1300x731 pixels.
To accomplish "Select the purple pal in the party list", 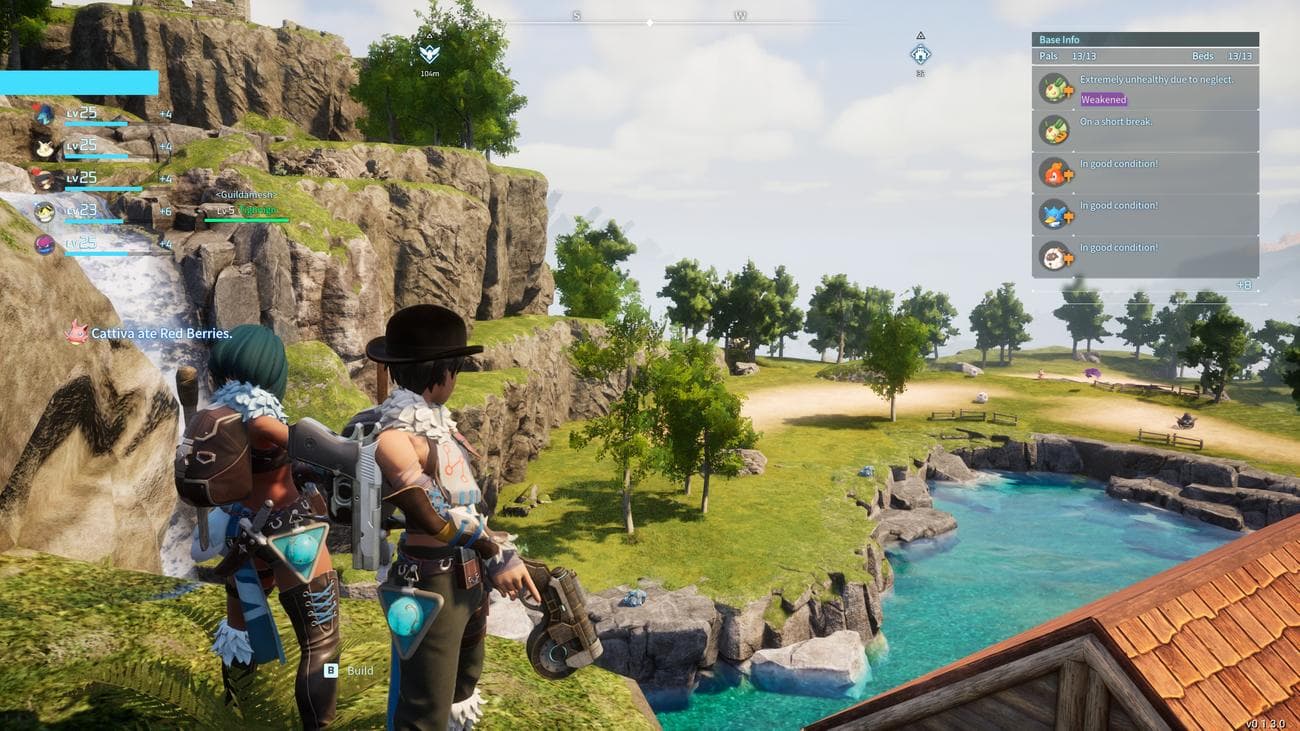I will tap(44, 244).
